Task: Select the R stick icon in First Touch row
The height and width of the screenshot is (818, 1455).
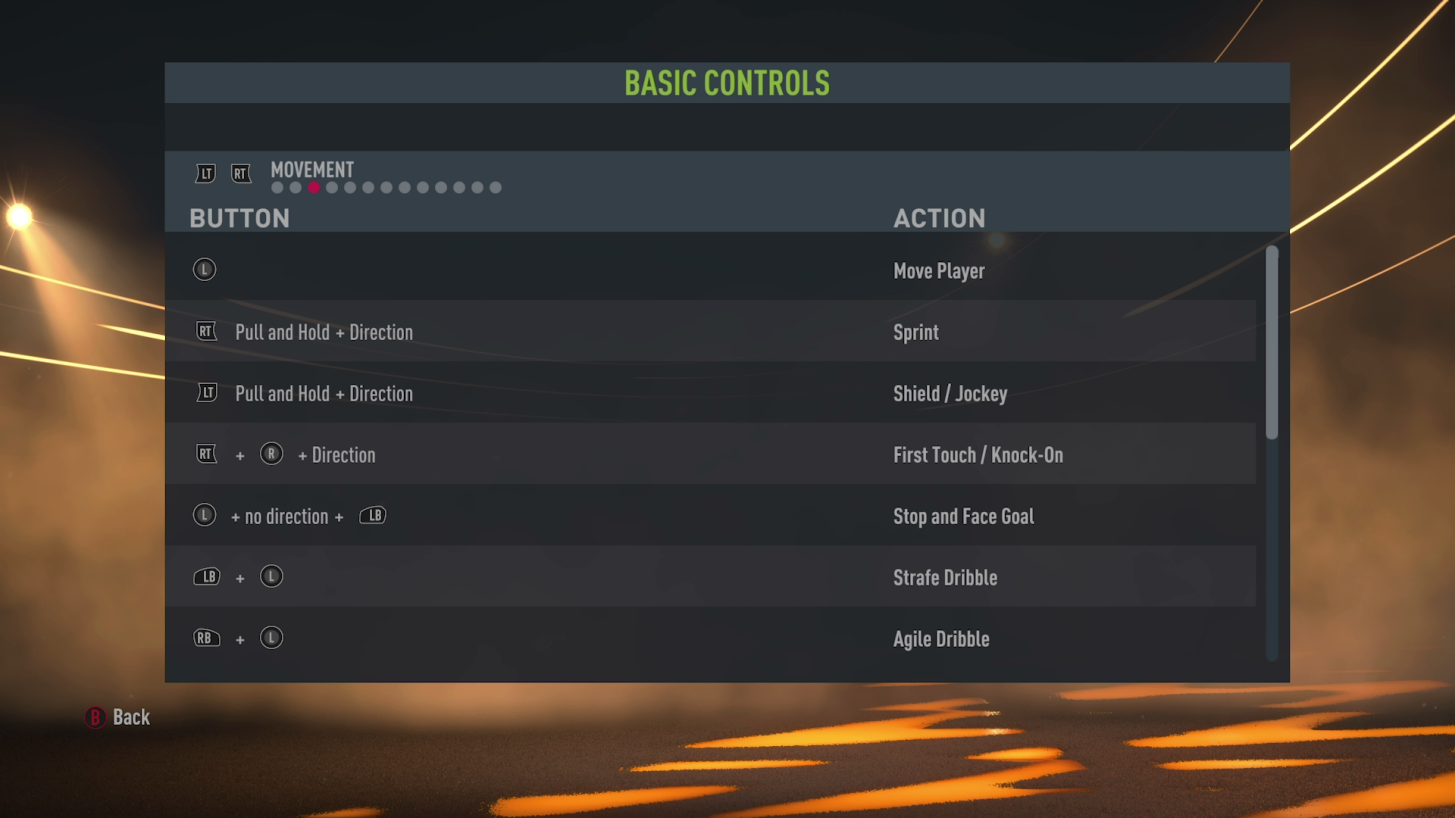Action: tap(270, 454)
